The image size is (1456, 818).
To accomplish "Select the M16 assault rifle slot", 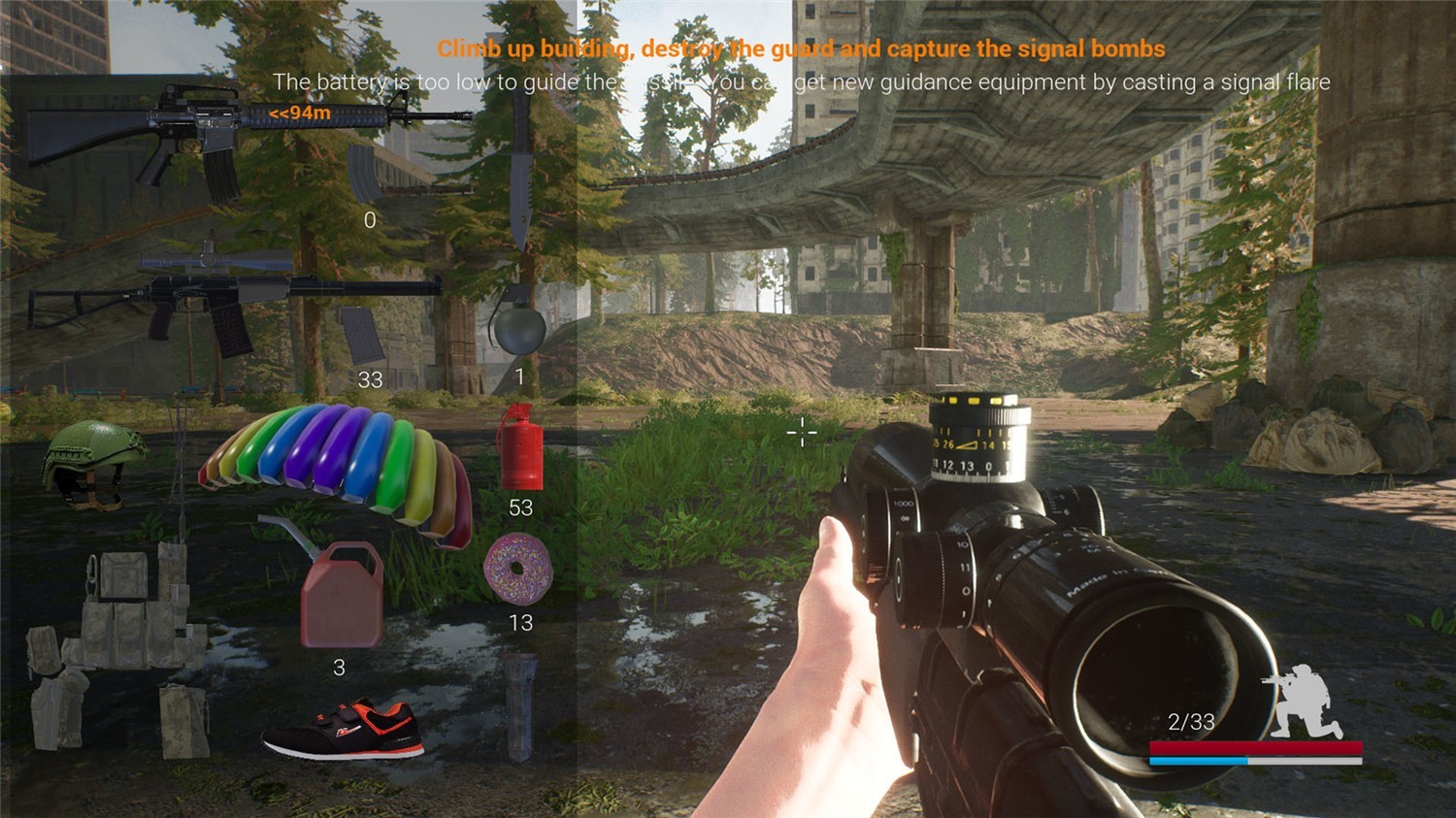I will coord(243,136).
